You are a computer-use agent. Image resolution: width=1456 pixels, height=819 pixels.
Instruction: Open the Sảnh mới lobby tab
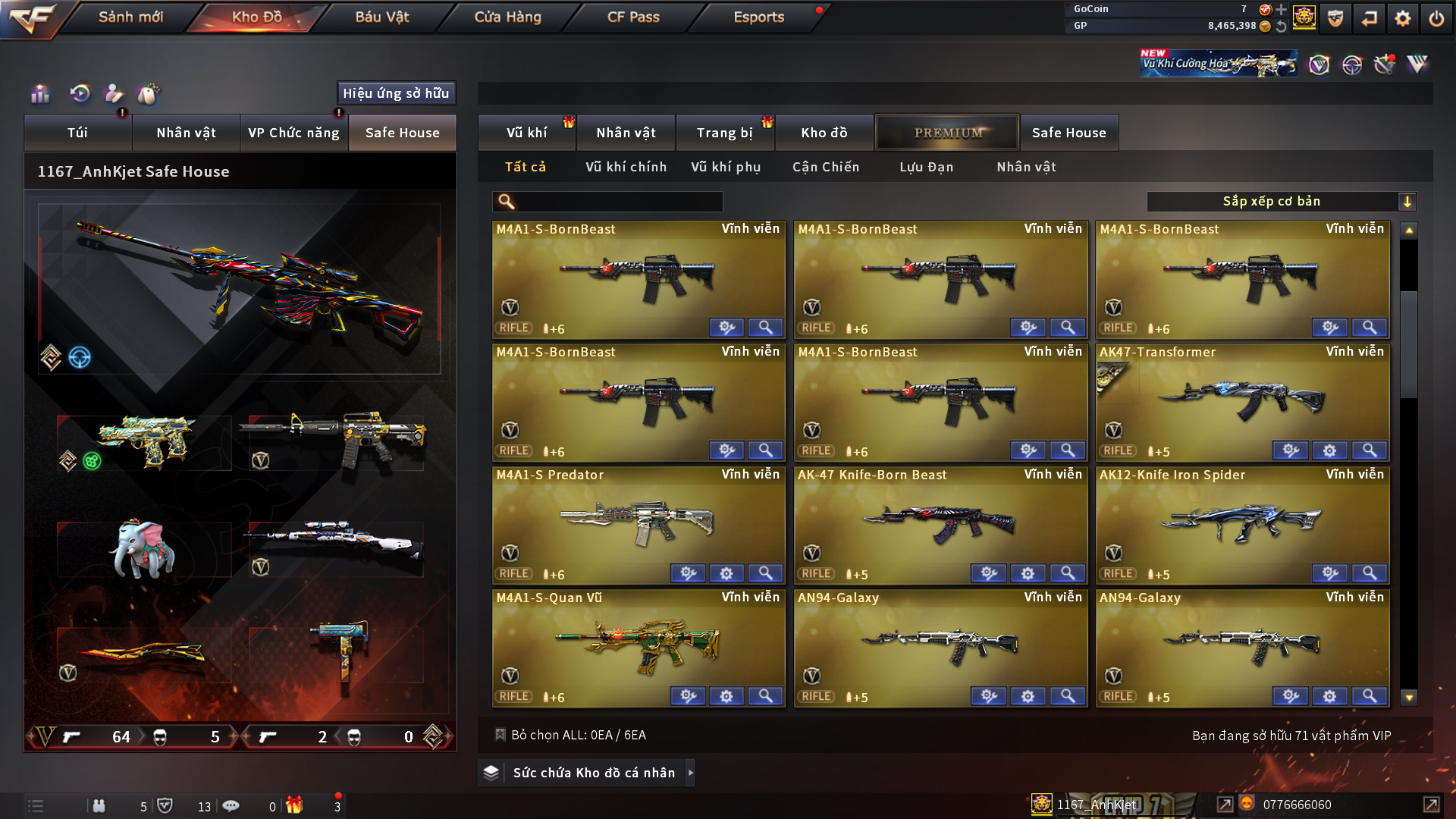pos(130,17)
